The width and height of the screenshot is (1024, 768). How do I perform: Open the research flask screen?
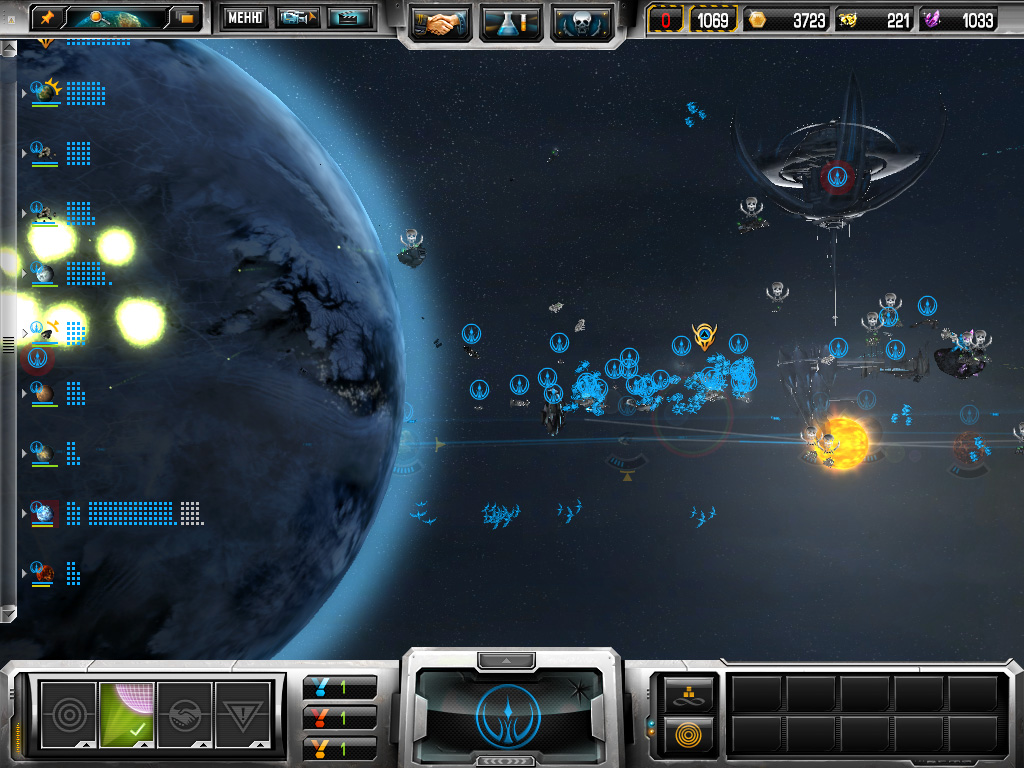pyautogui.click(x=511, y=22)
